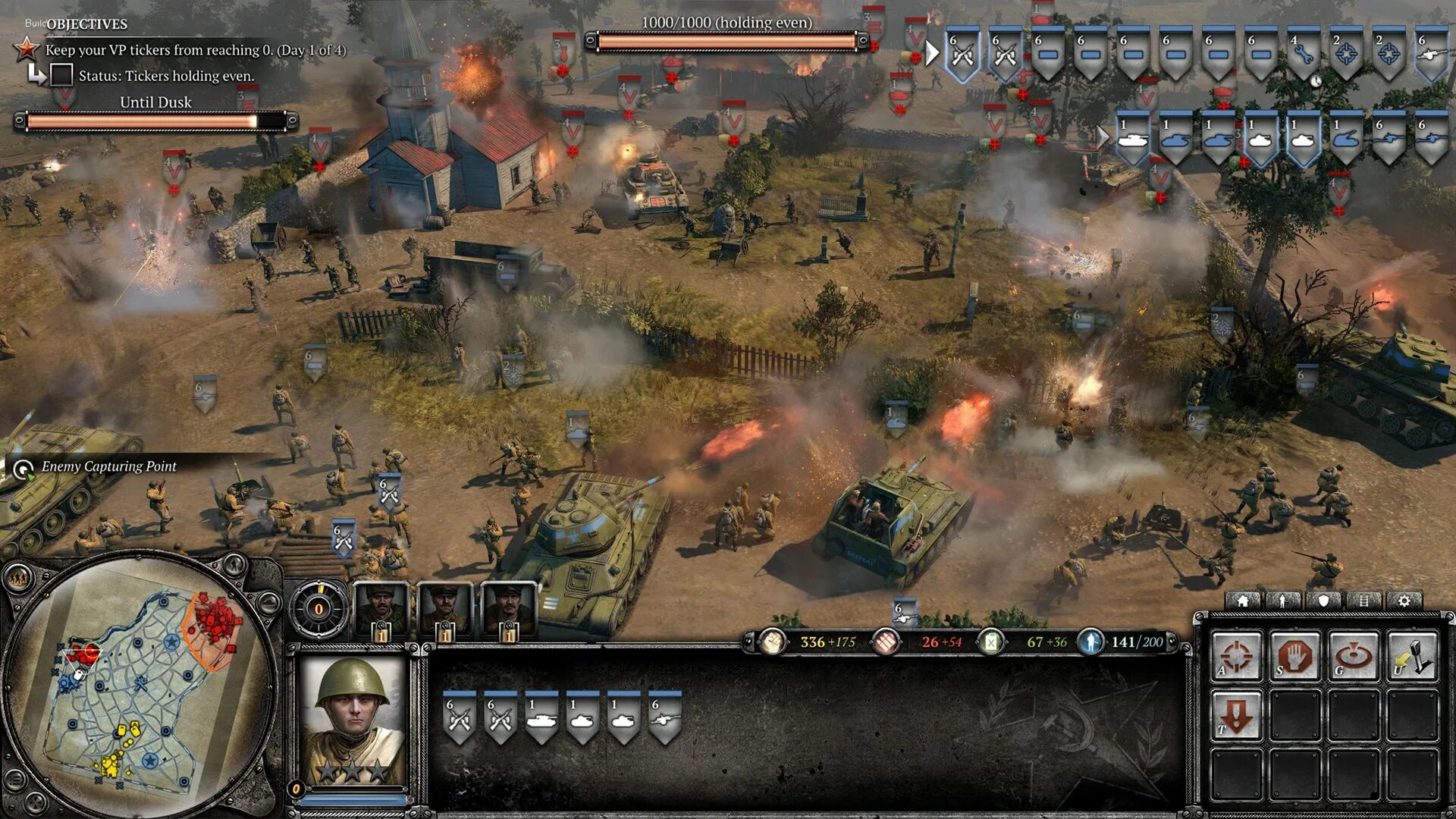Open the house-icon tab above command panel
The image size is (1456, 819).
(1243, 601)
